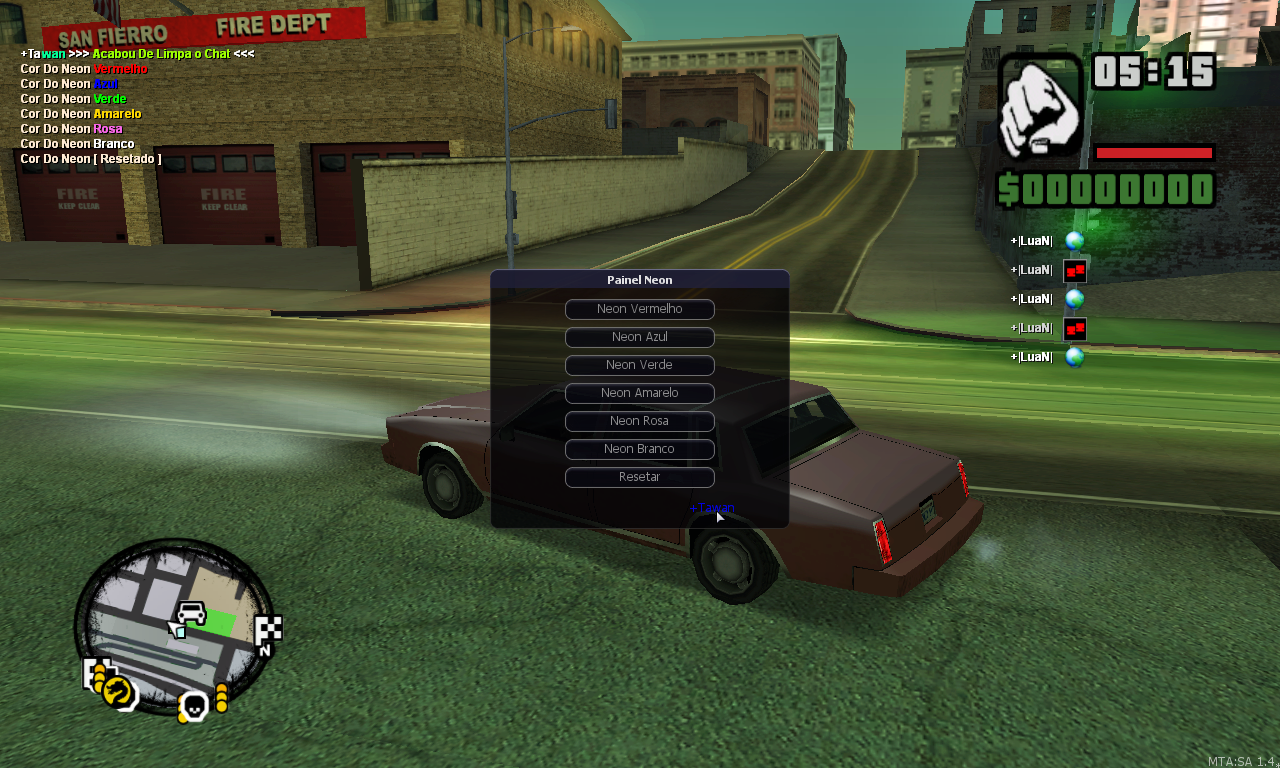Click the bottom globe icon in the LuaN list
The height and width of the screenshot is (768, 1280).
tap(1074, 356)
